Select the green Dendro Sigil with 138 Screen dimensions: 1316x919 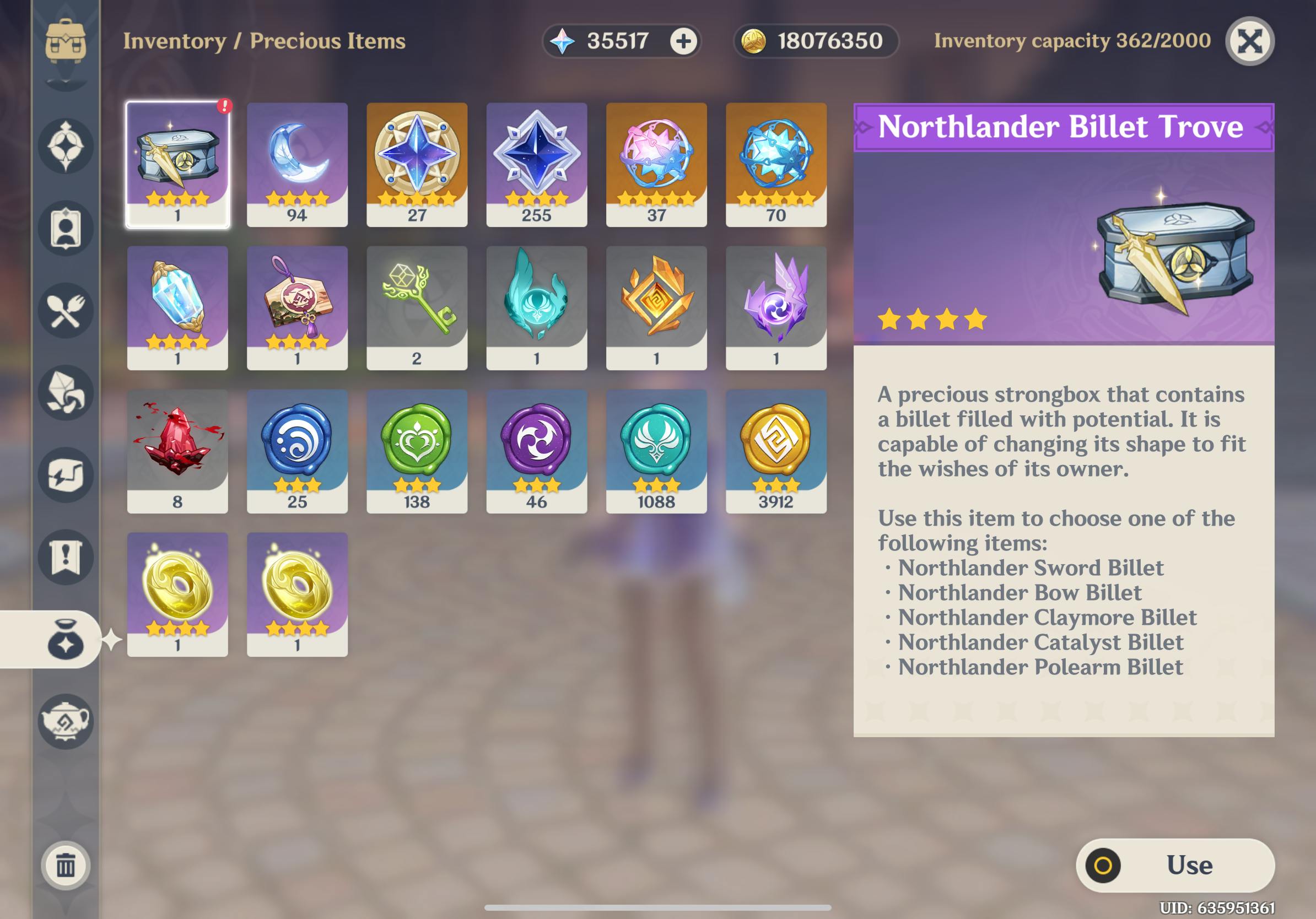[417, 451]
